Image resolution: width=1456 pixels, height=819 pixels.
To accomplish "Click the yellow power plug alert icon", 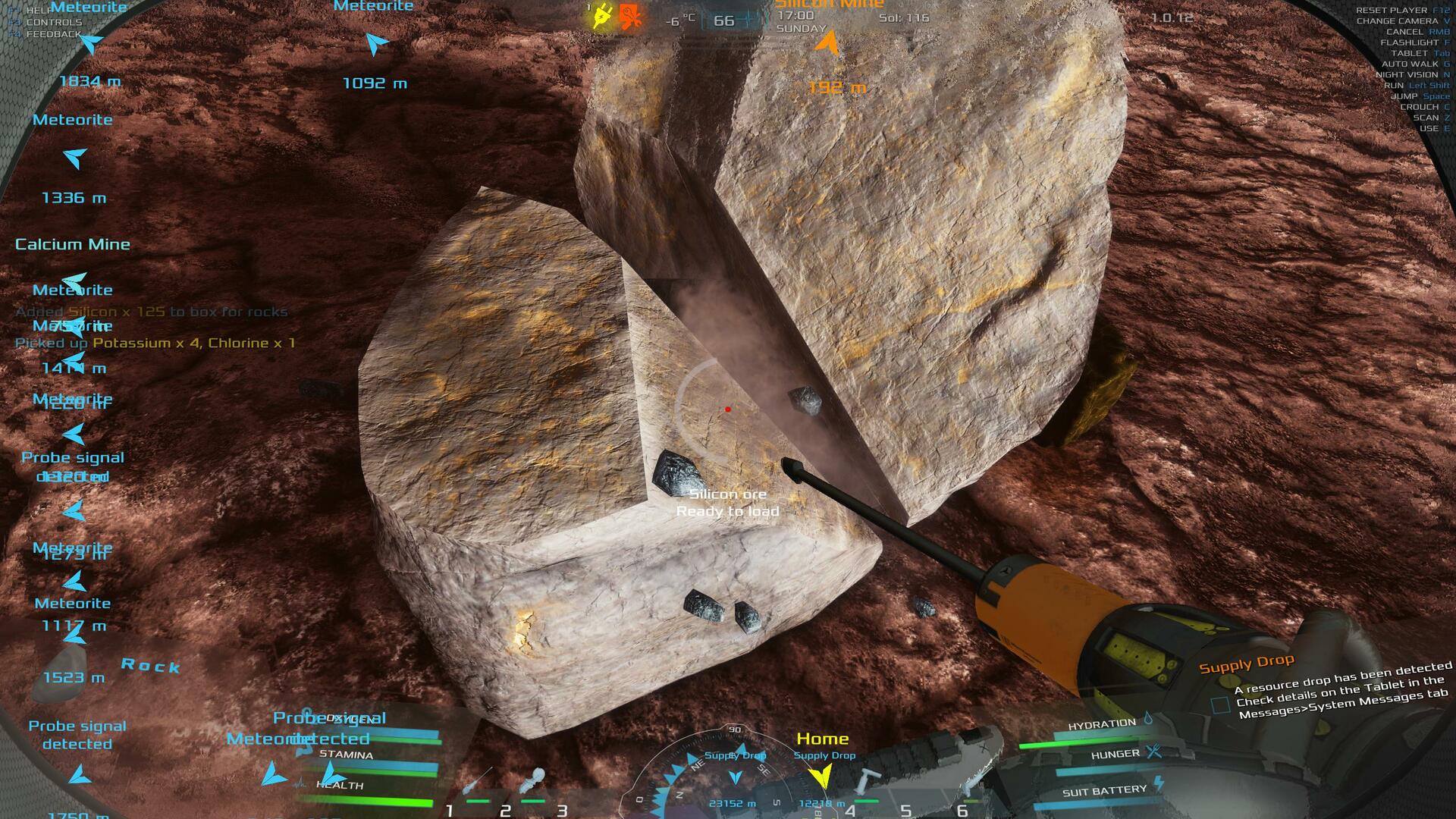I will pyautogui.click(x=602, y=16).
